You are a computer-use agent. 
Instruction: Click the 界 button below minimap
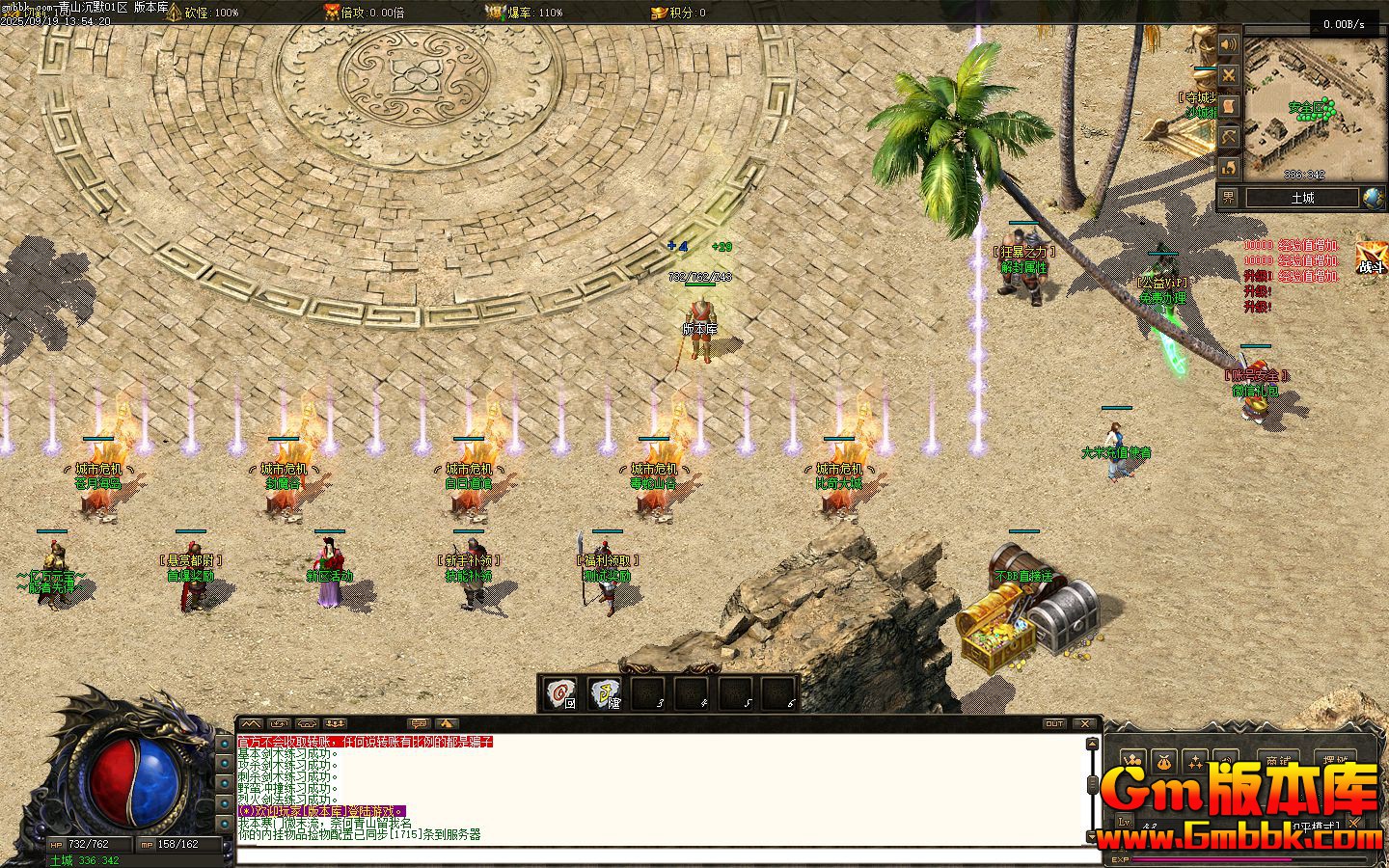[1228, 198]
